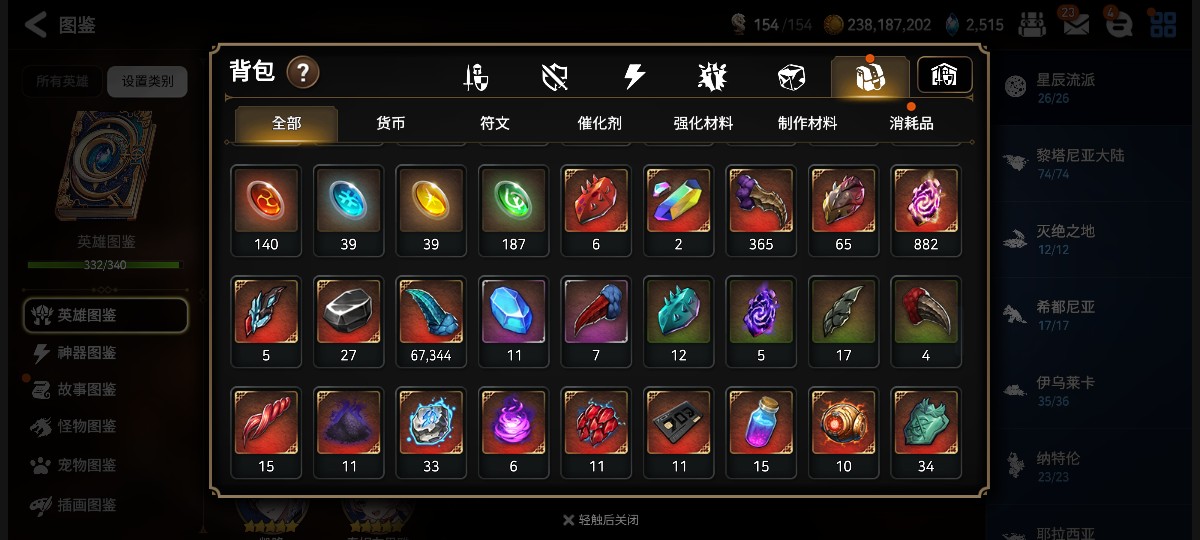Select the blue feather item with 67,344
This screenshot has height=540, width=1200.
click(431, 311)
